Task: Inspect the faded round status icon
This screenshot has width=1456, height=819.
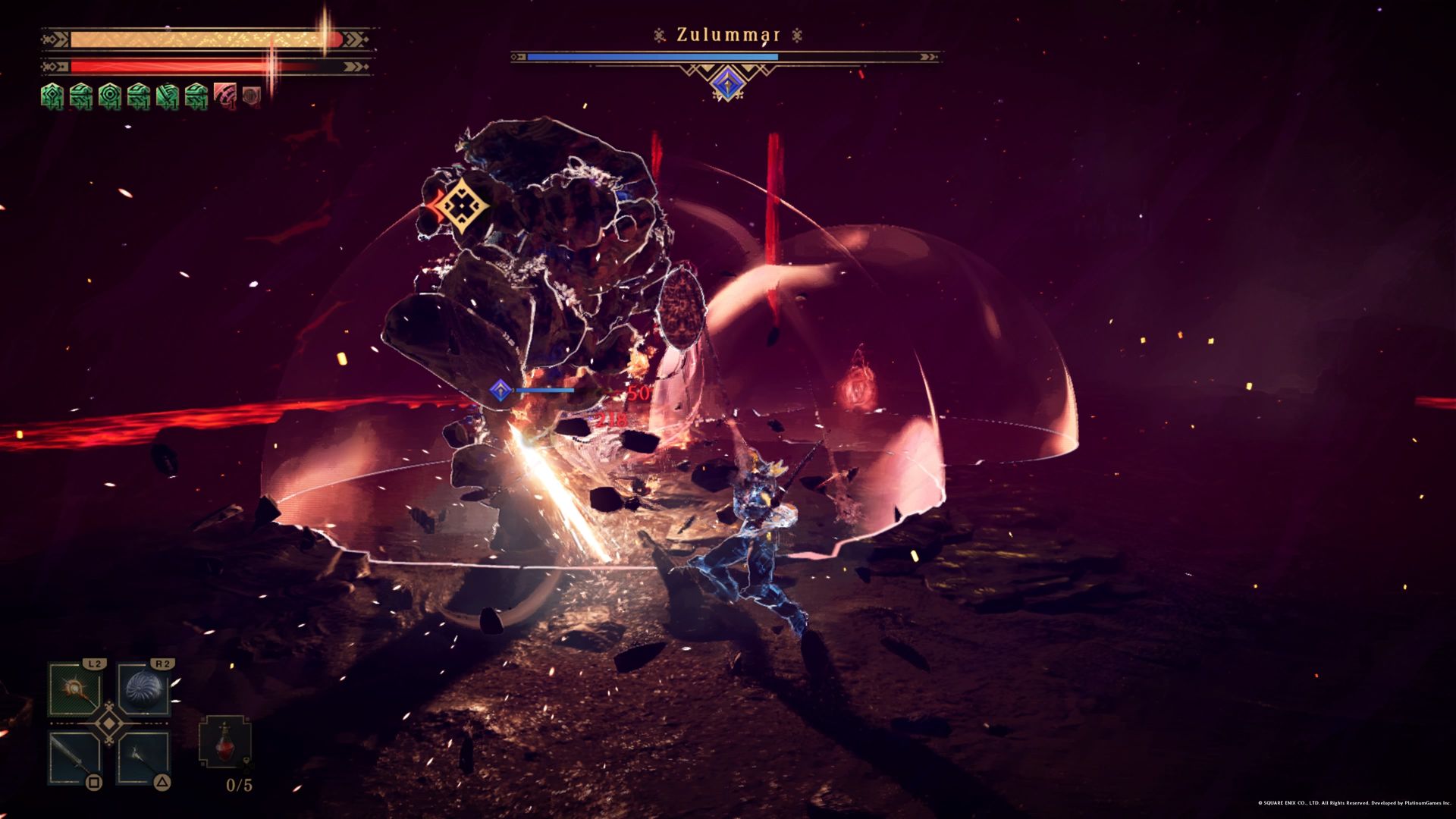Action: coord(252,96)
